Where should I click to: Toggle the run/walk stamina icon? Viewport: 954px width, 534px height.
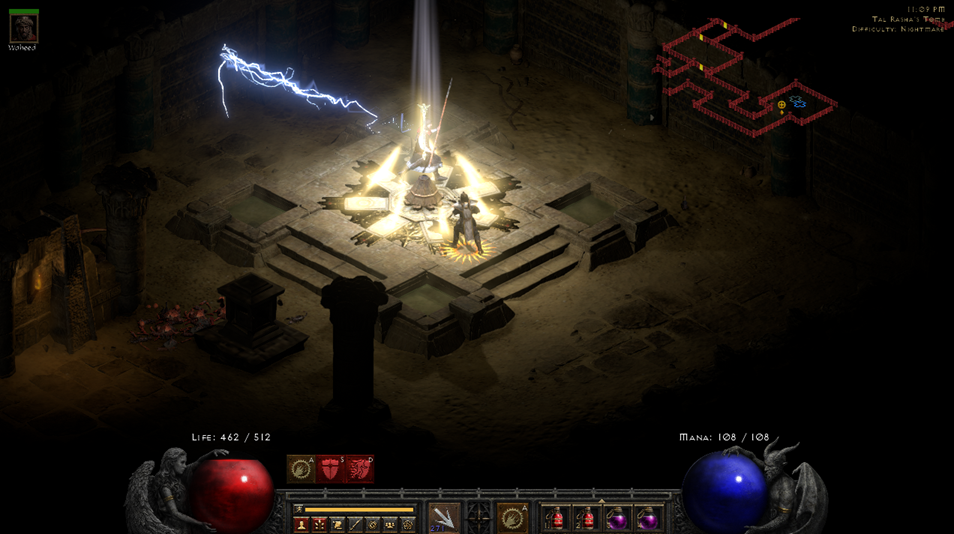click(299, 509)
